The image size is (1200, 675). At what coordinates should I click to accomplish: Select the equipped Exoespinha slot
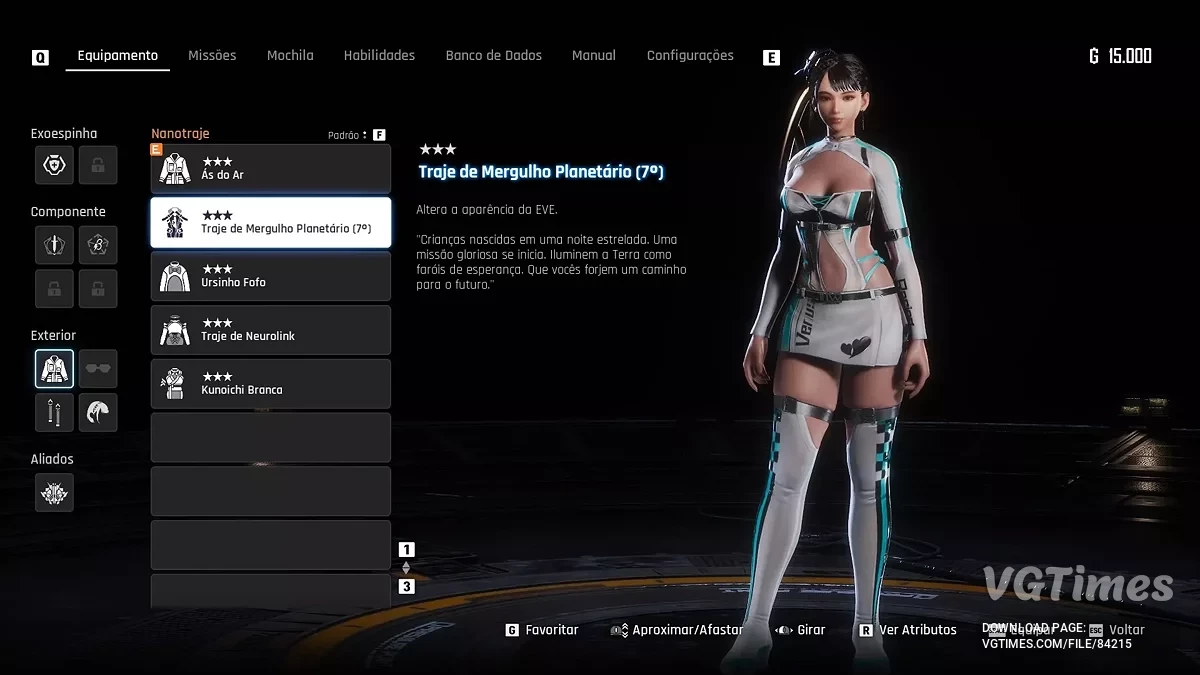click(x=54, y=165)
